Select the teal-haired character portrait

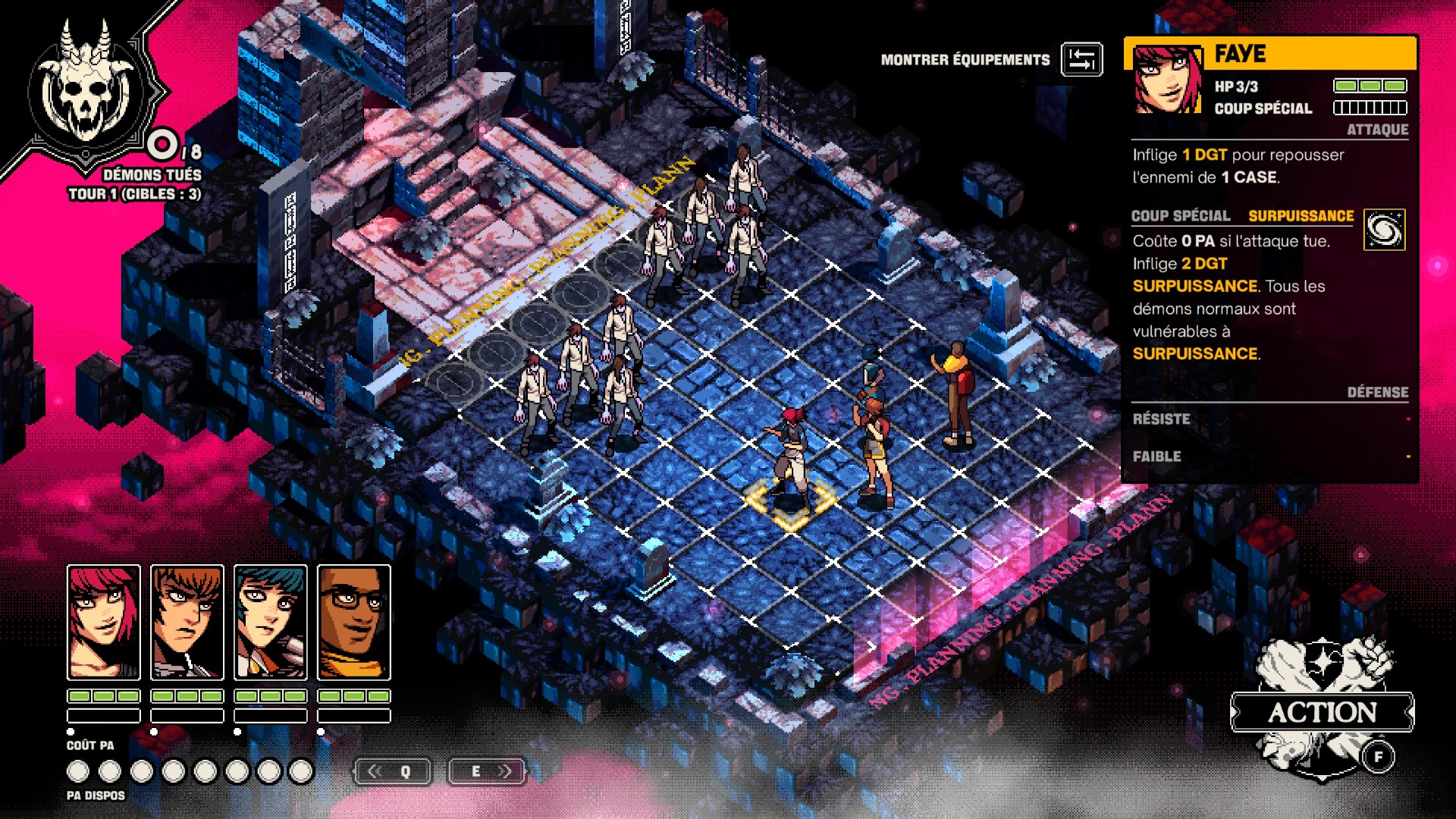271,622
